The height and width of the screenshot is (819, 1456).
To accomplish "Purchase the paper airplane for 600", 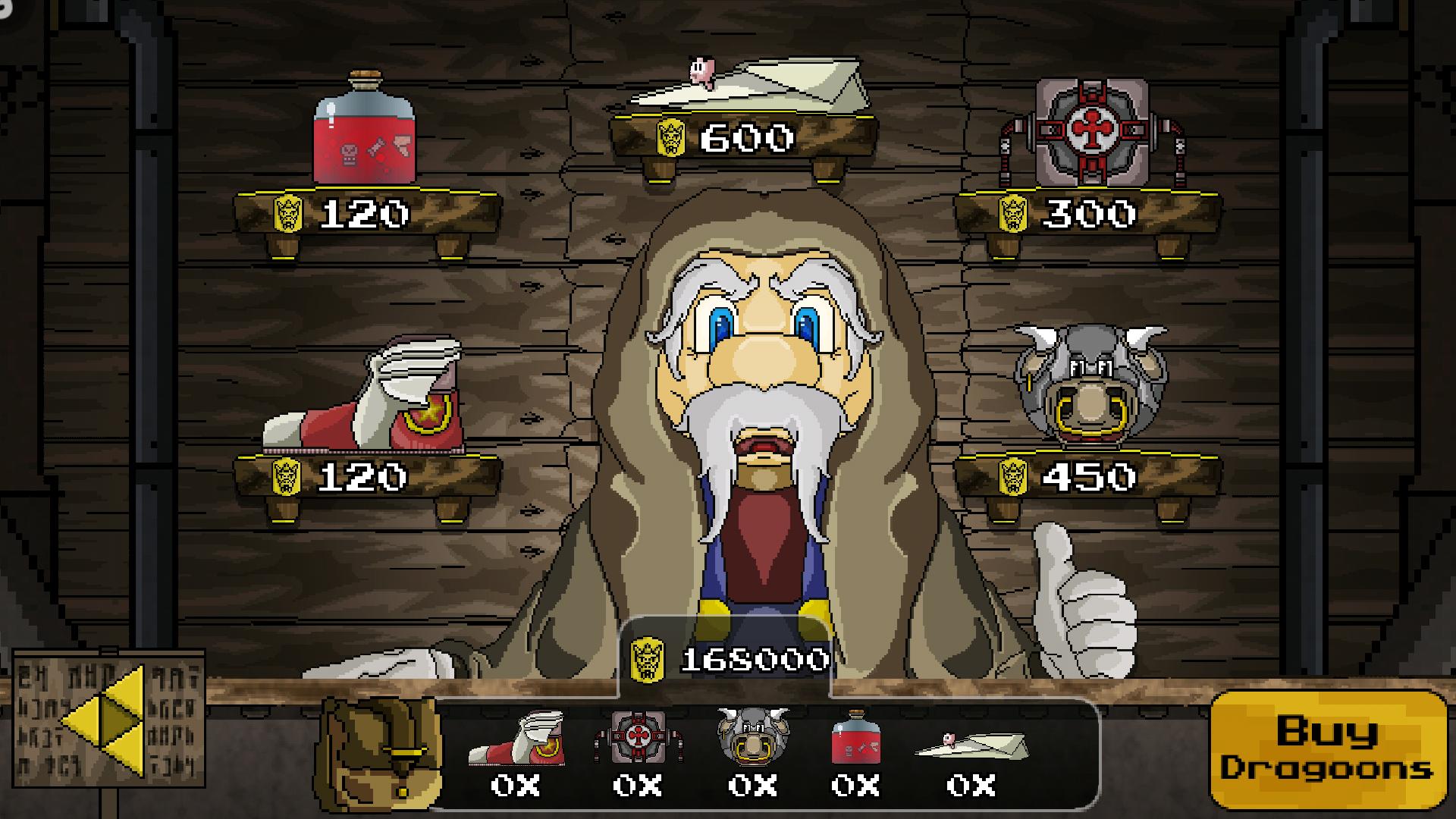I will [747, 85].
